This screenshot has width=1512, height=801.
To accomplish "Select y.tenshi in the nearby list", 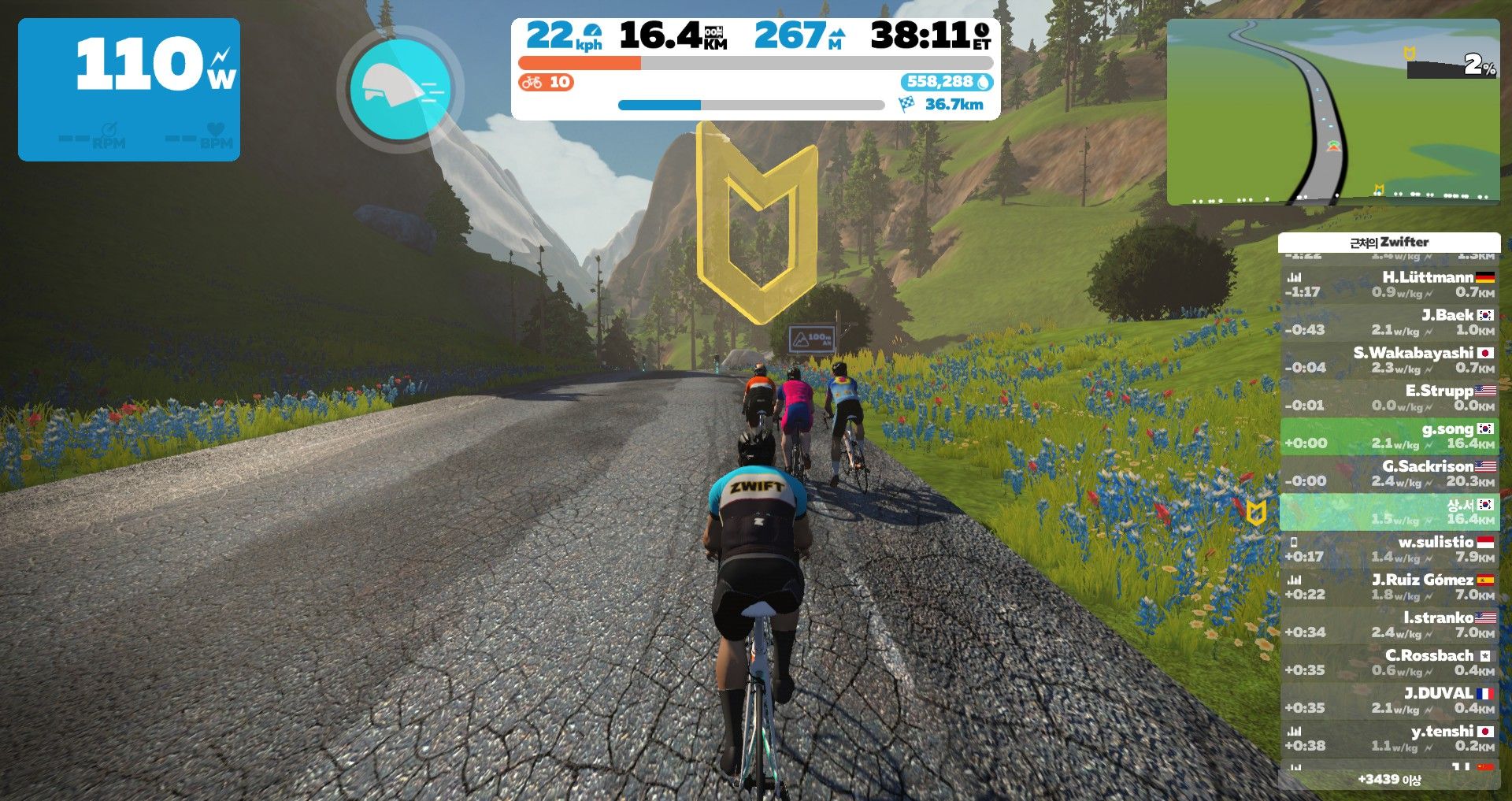I will pyautogui.click(x=1389, y=738).
